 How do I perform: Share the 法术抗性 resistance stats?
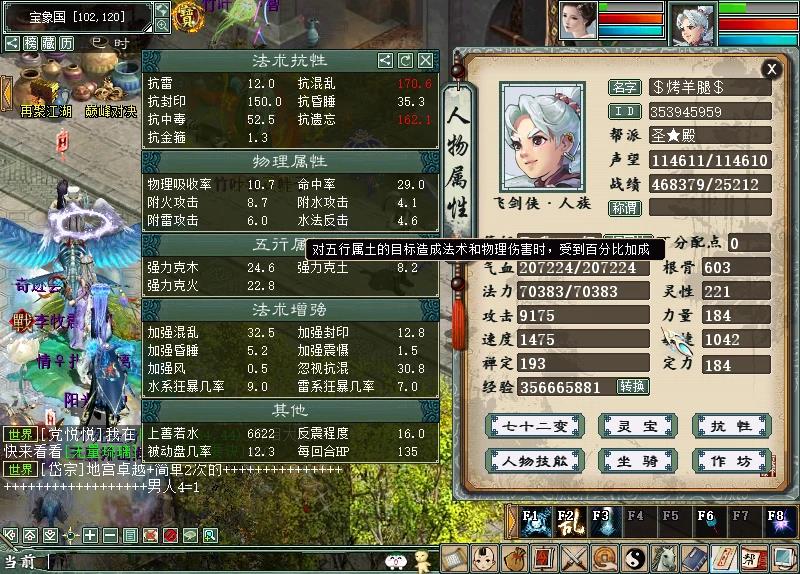(x=385, y=61)
